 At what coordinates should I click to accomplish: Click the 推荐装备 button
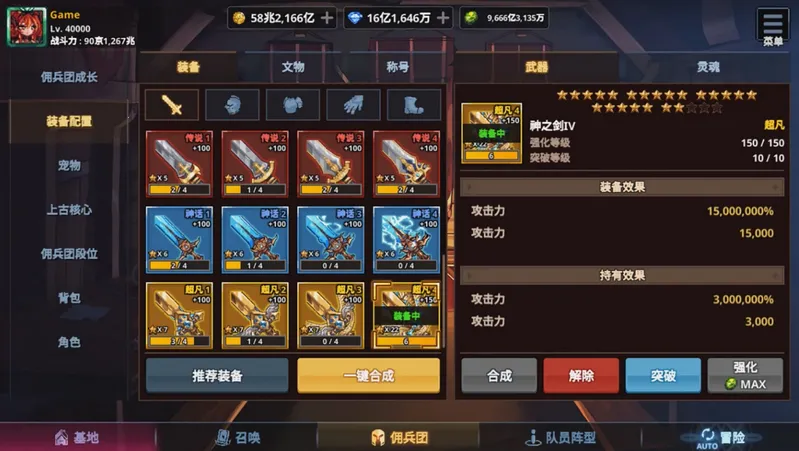click(218, 376)
